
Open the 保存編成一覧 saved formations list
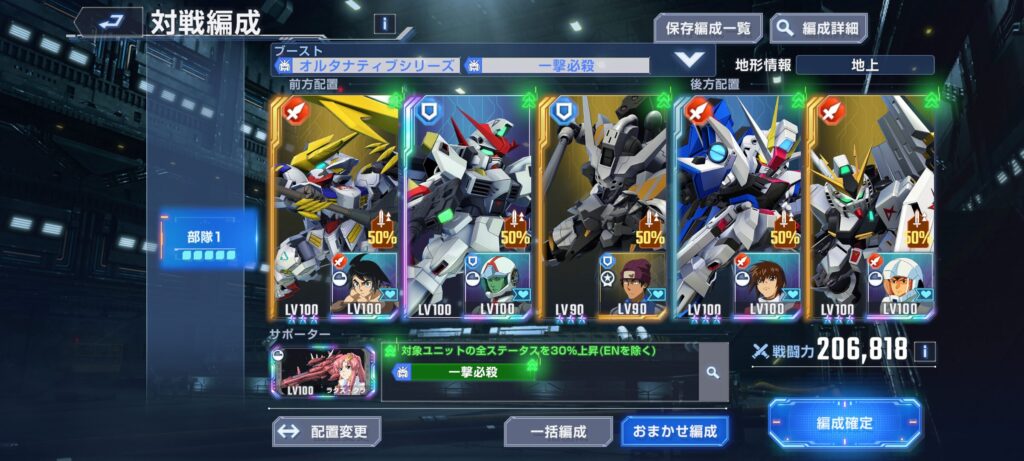[709, 28]
